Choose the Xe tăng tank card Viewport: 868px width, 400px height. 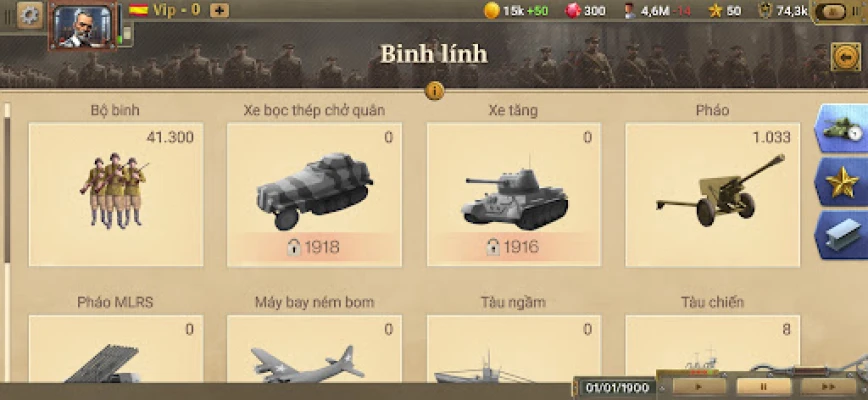click(513, 194)
